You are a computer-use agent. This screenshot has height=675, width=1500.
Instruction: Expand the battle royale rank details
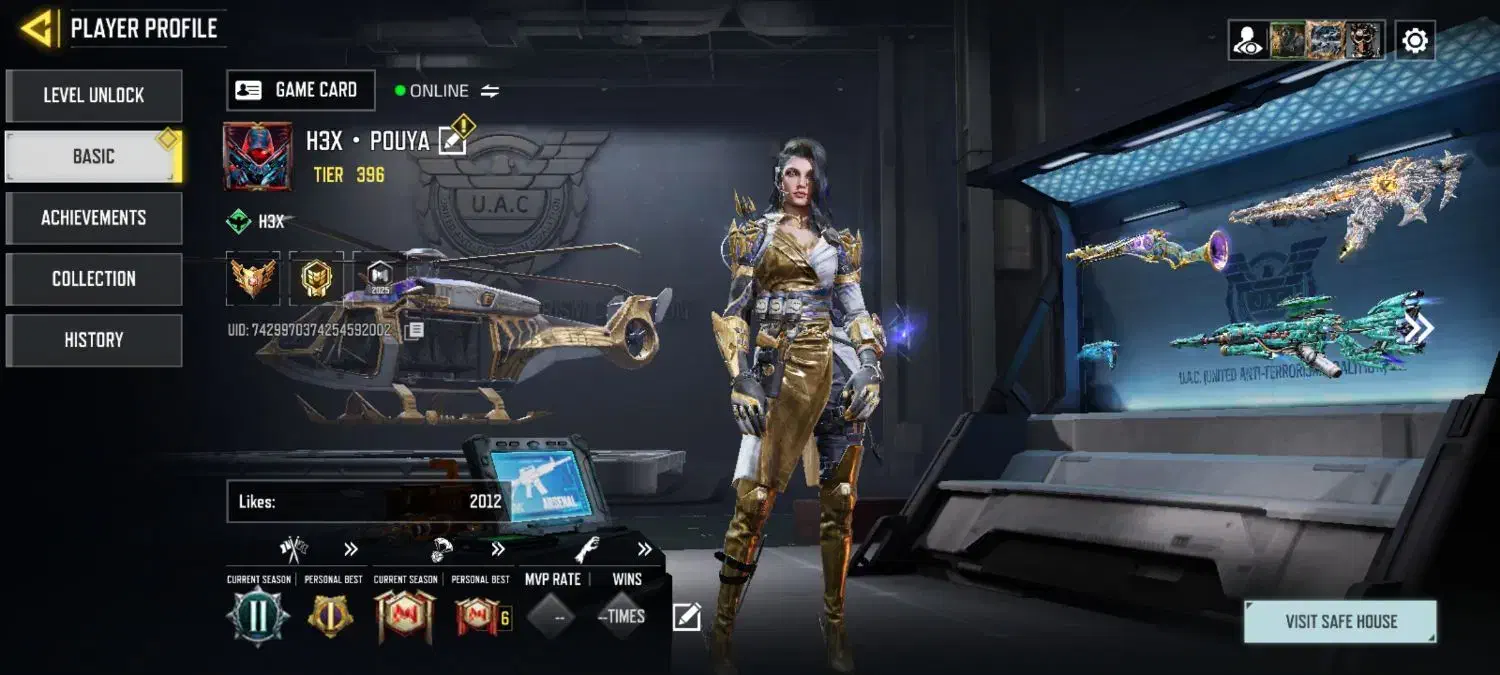point(498,549)
